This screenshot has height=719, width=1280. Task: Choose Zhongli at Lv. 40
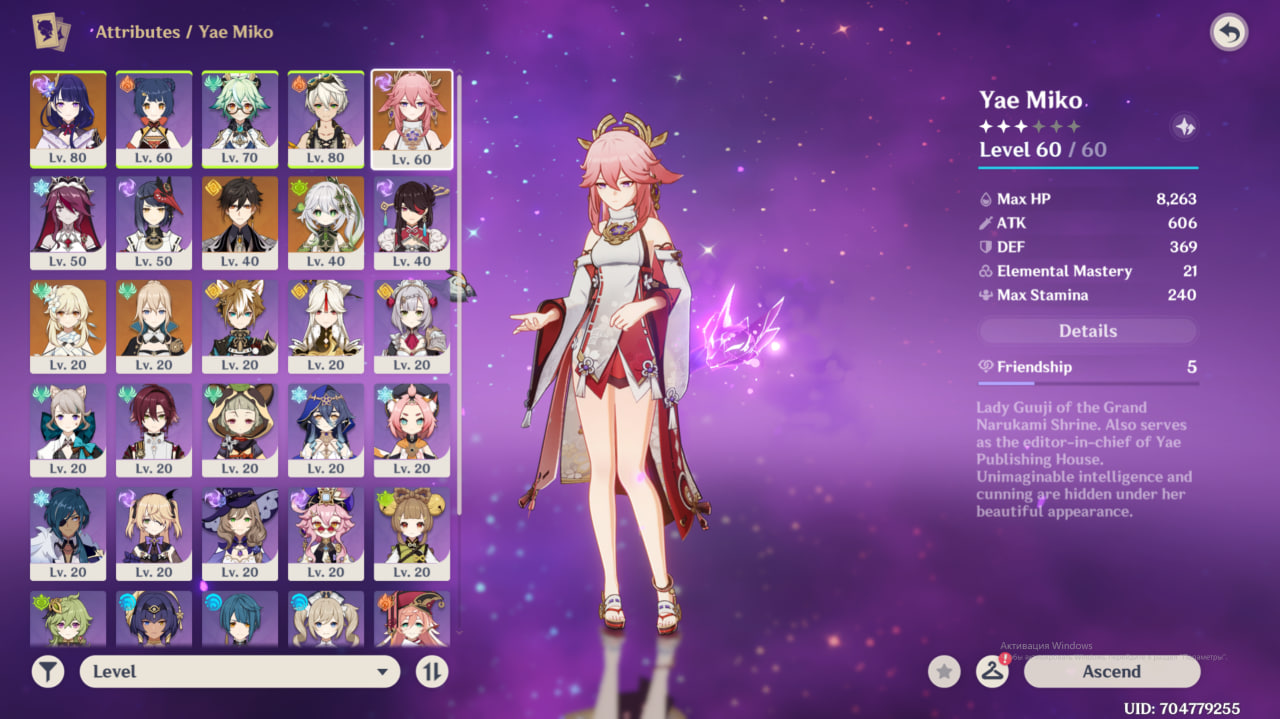(240, 222)
